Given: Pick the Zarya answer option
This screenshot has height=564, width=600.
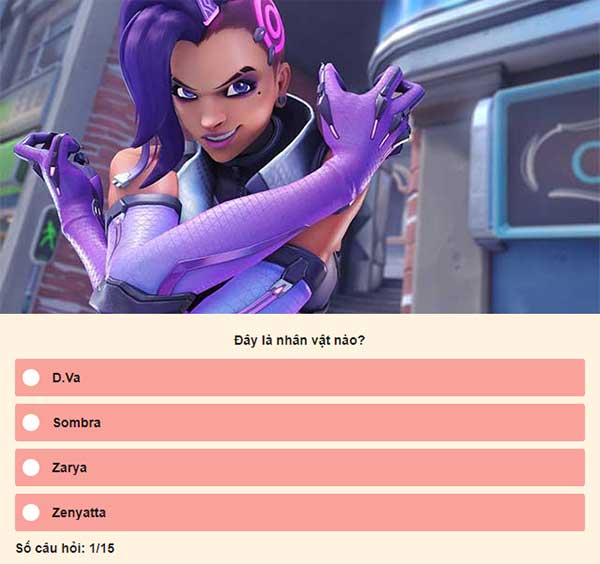Looking at the screenshot, I should pyautogui.click(x=31, y=467).
